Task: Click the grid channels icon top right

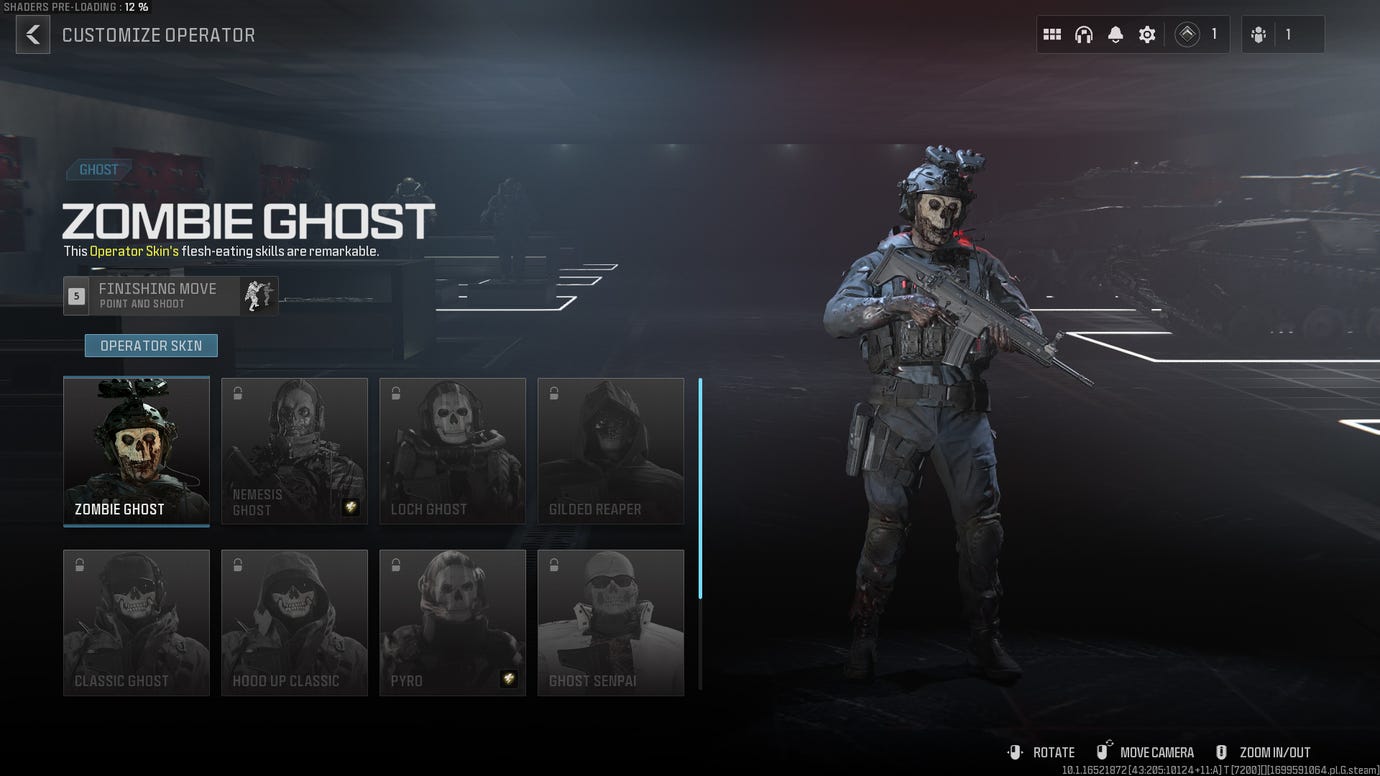Action: 1052,34
